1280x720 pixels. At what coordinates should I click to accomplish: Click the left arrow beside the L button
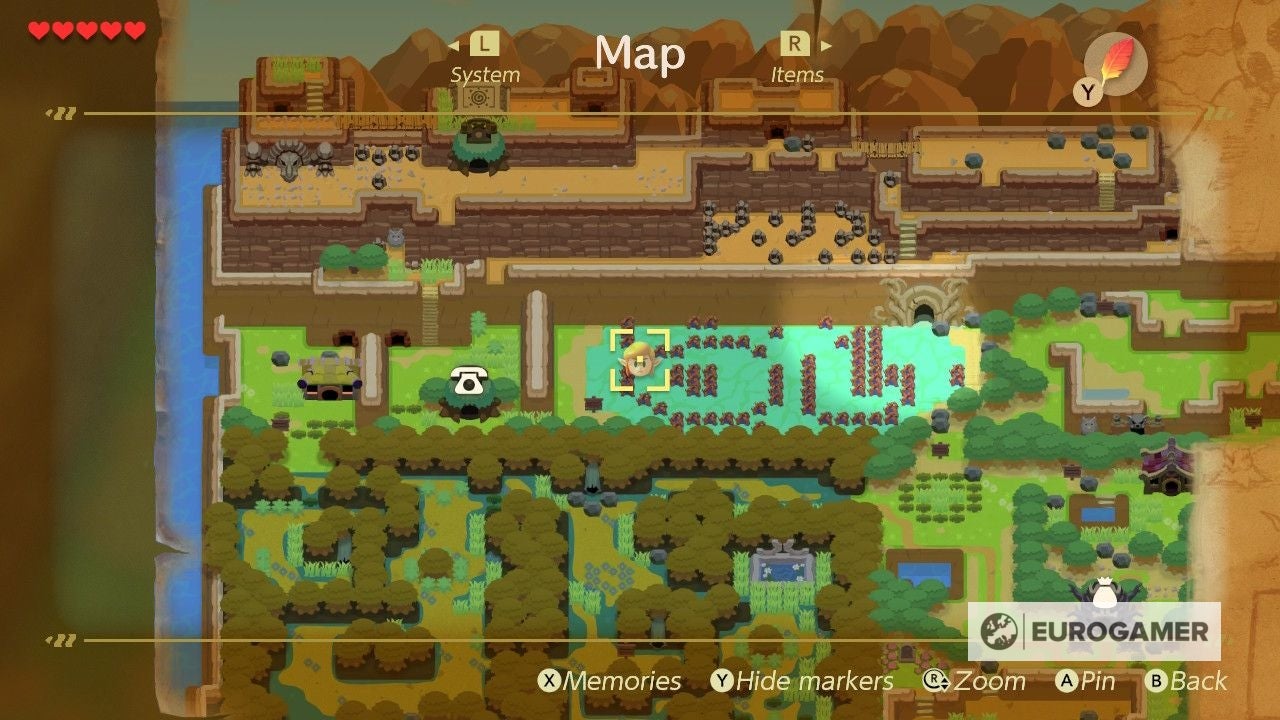pyautogui.click(x=456, y=44)
